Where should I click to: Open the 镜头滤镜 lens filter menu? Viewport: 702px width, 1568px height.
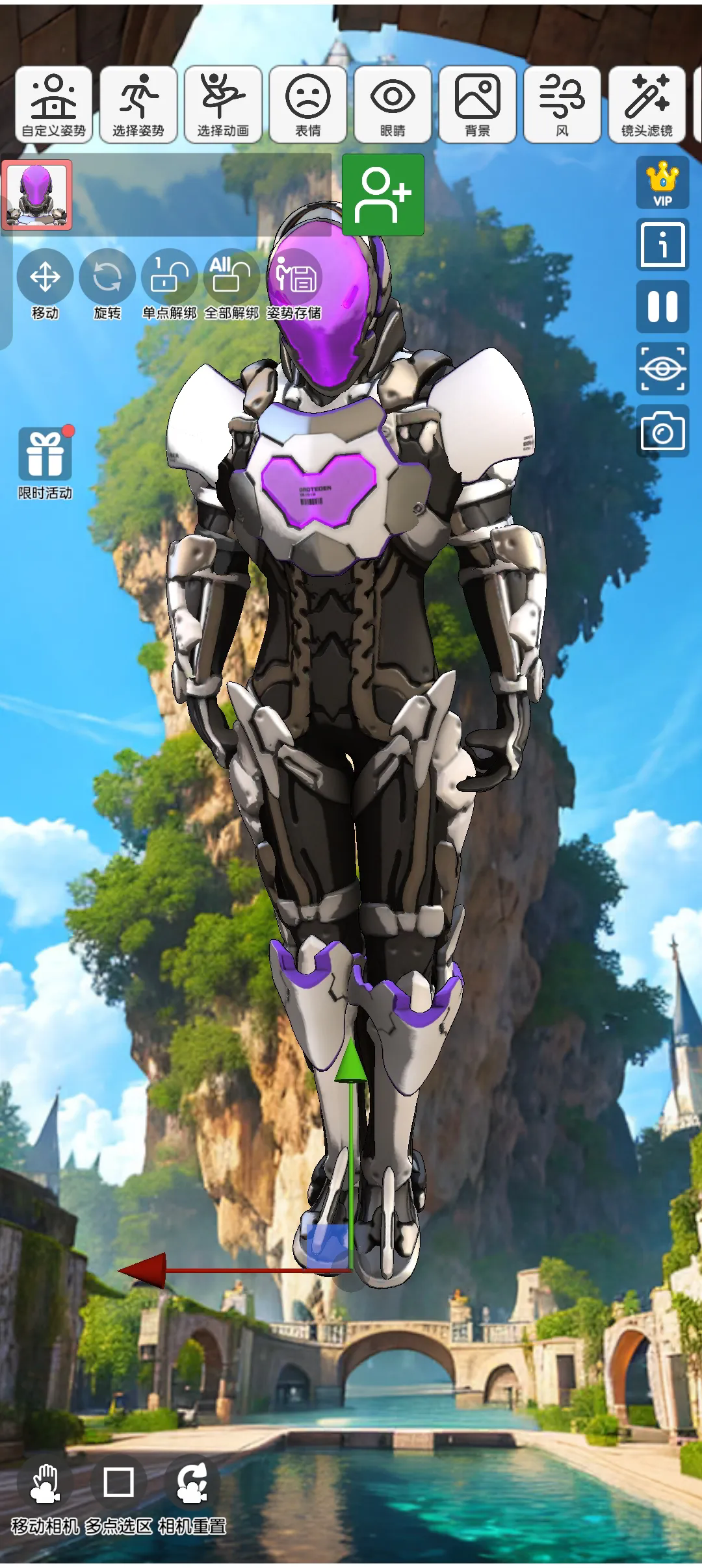pos(647,104)
